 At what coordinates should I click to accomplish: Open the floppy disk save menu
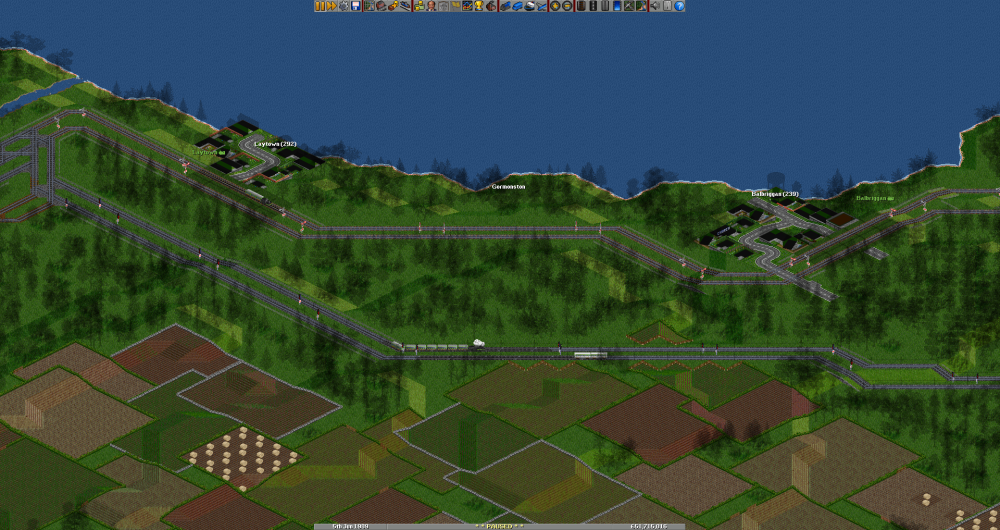[356, 6]
